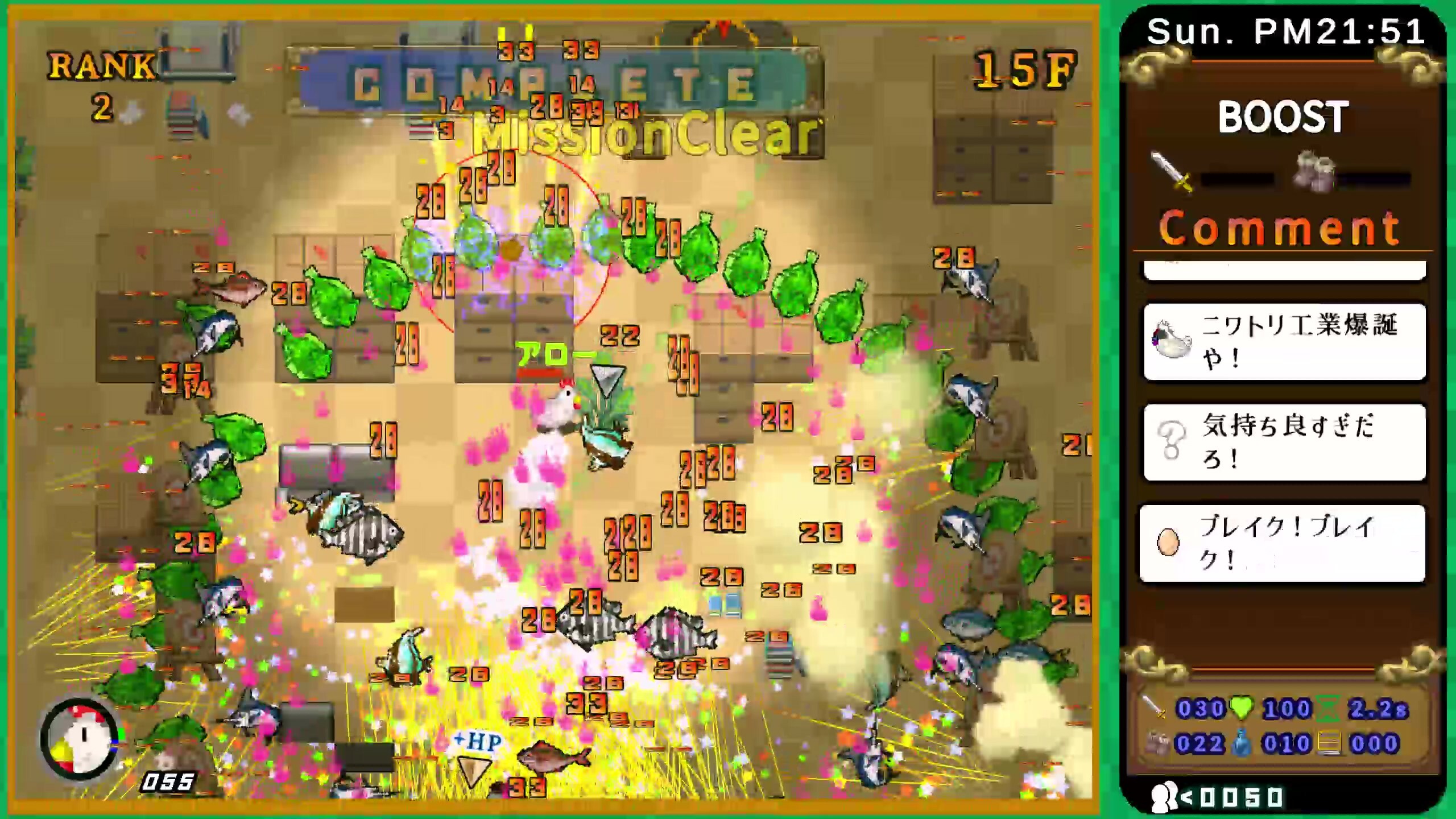Open the BOOST panel
This screenshot has height=819, width=1456.
coord(1284,118)
